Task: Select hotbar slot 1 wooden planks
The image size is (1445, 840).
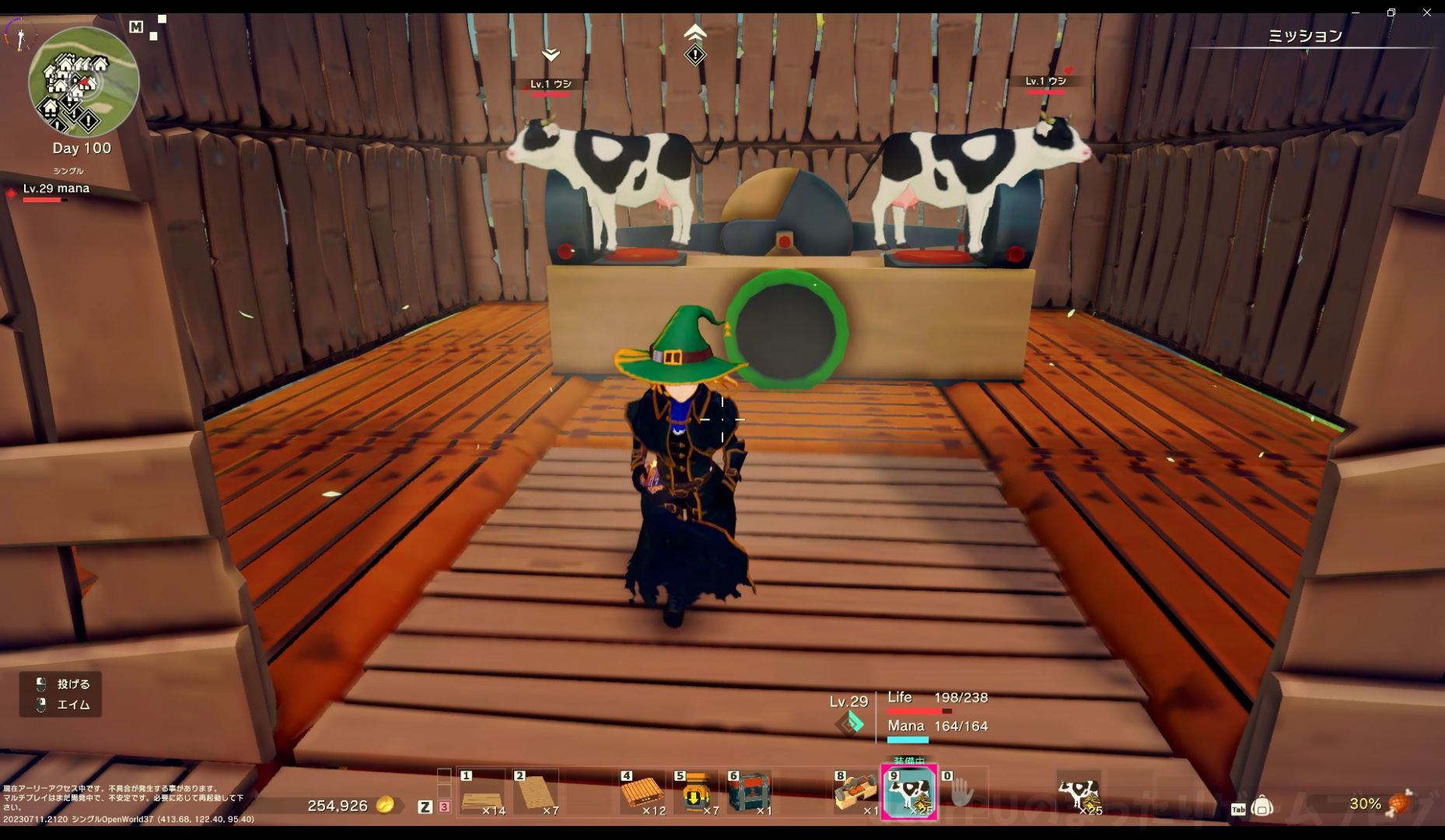Action: click(x=482, y=793)
